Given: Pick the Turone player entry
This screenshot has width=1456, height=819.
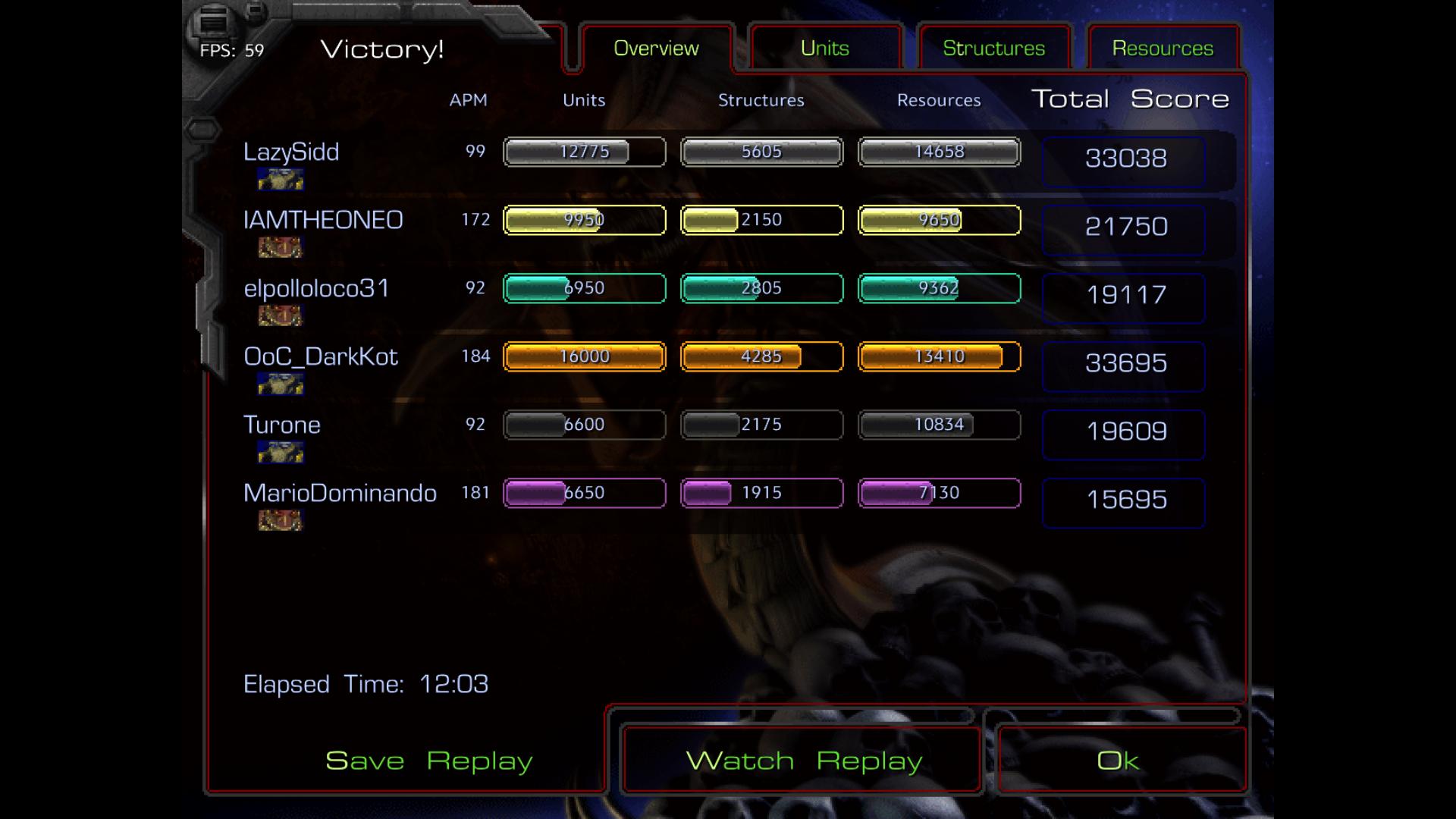Looking at the screenshot, I should tap(282, 425).
